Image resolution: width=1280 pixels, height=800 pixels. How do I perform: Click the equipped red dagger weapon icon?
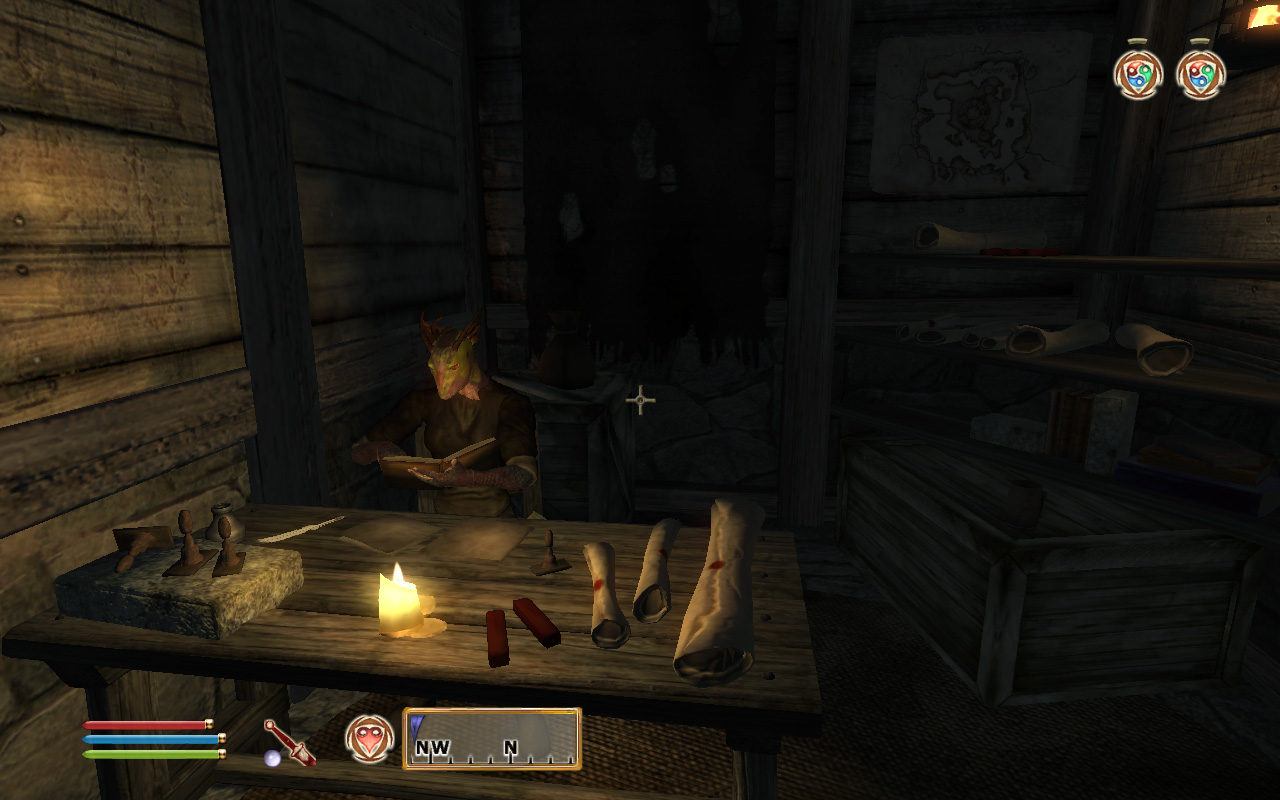(288, 742)
